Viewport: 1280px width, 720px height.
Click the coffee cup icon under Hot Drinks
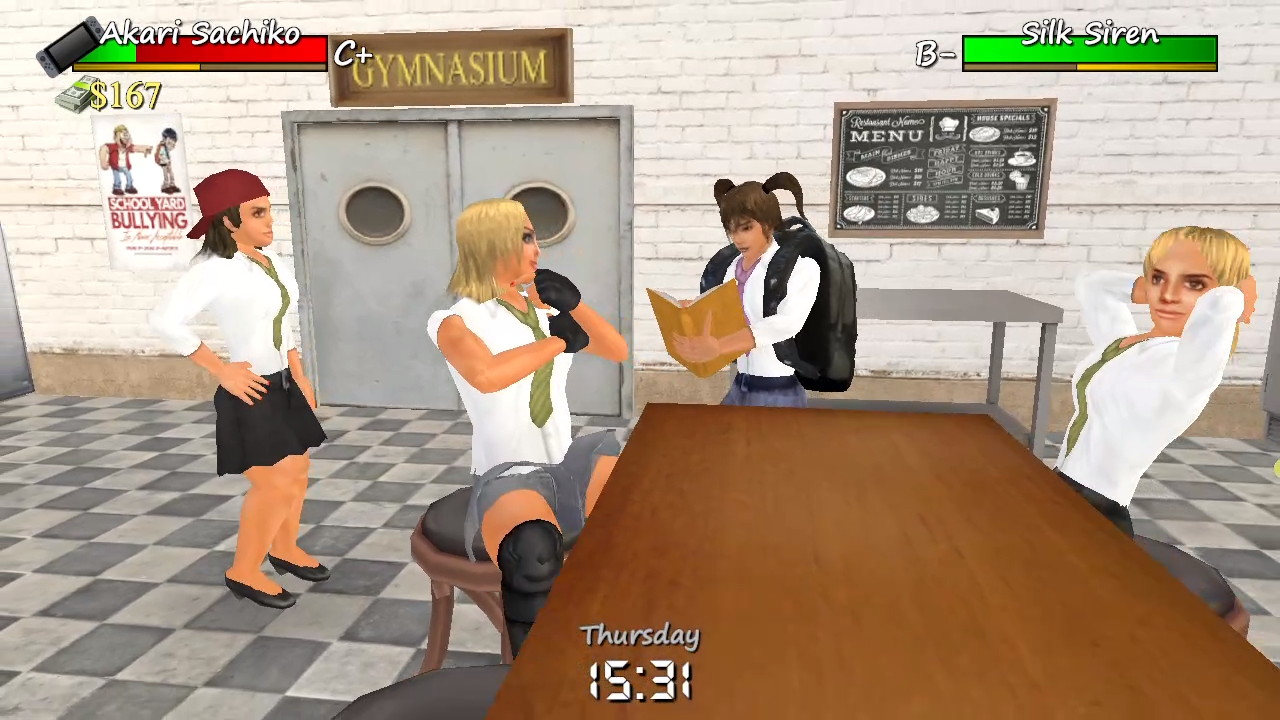(x=1020, y=158)
